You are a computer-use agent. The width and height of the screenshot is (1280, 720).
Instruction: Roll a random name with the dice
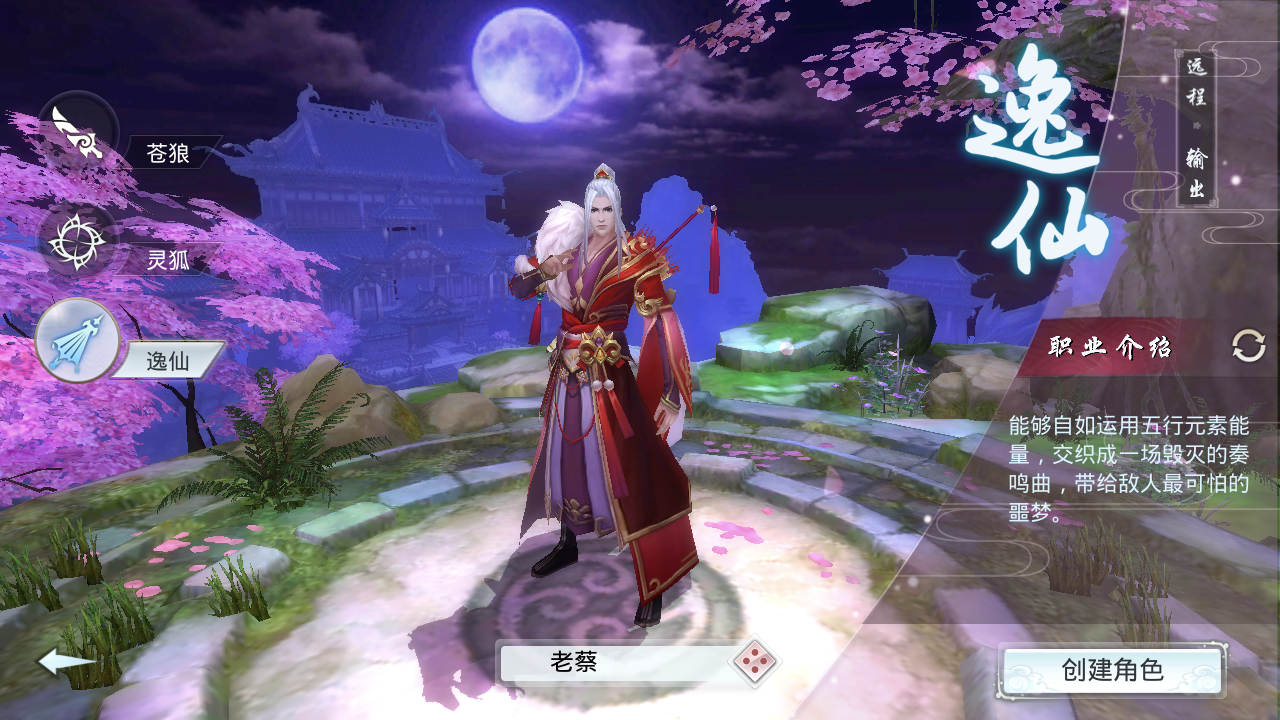point(753,661)
